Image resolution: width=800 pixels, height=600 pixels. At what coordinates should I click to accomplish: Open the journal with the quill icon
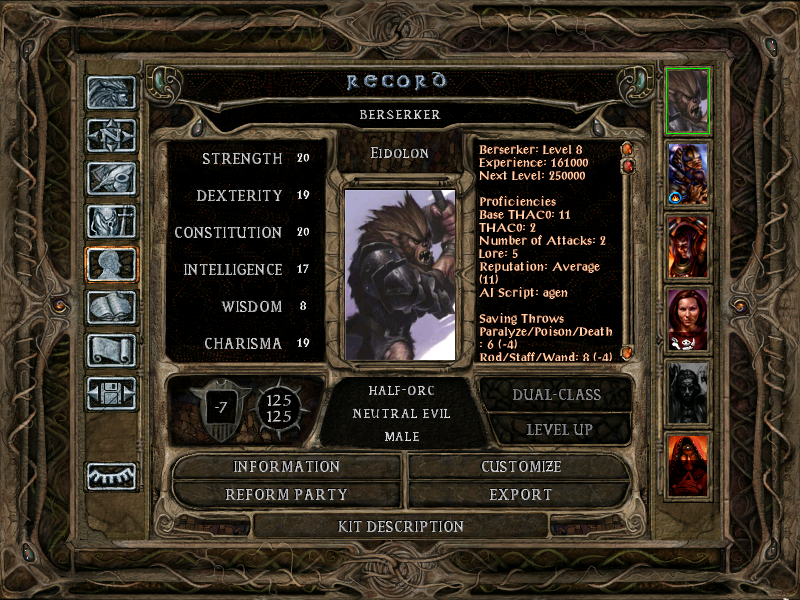(111, 178)
